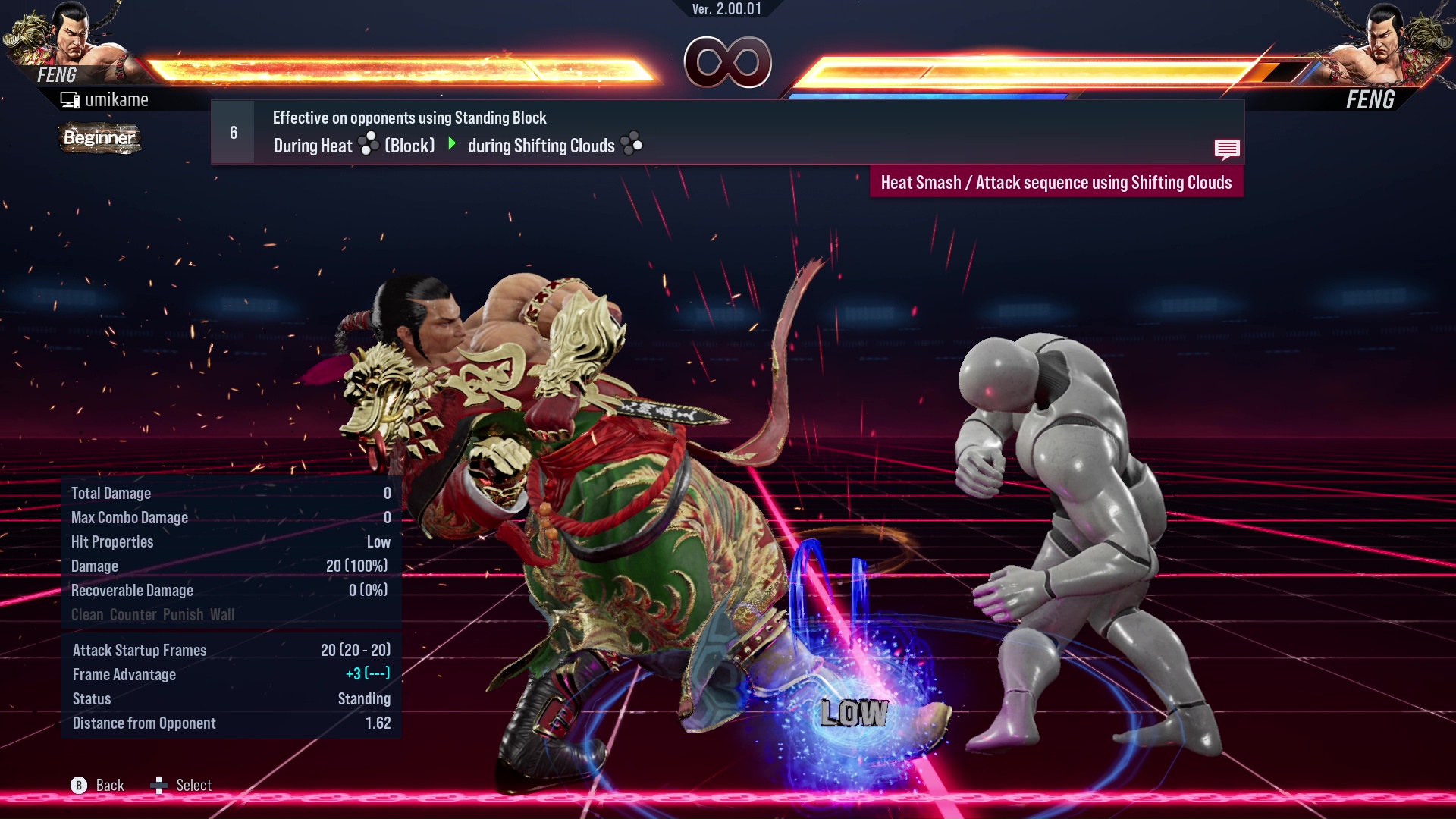This screenshot has height=819, width=1456.
Task: Click the d-pad icon next to Select
Action: coord(160,785)
